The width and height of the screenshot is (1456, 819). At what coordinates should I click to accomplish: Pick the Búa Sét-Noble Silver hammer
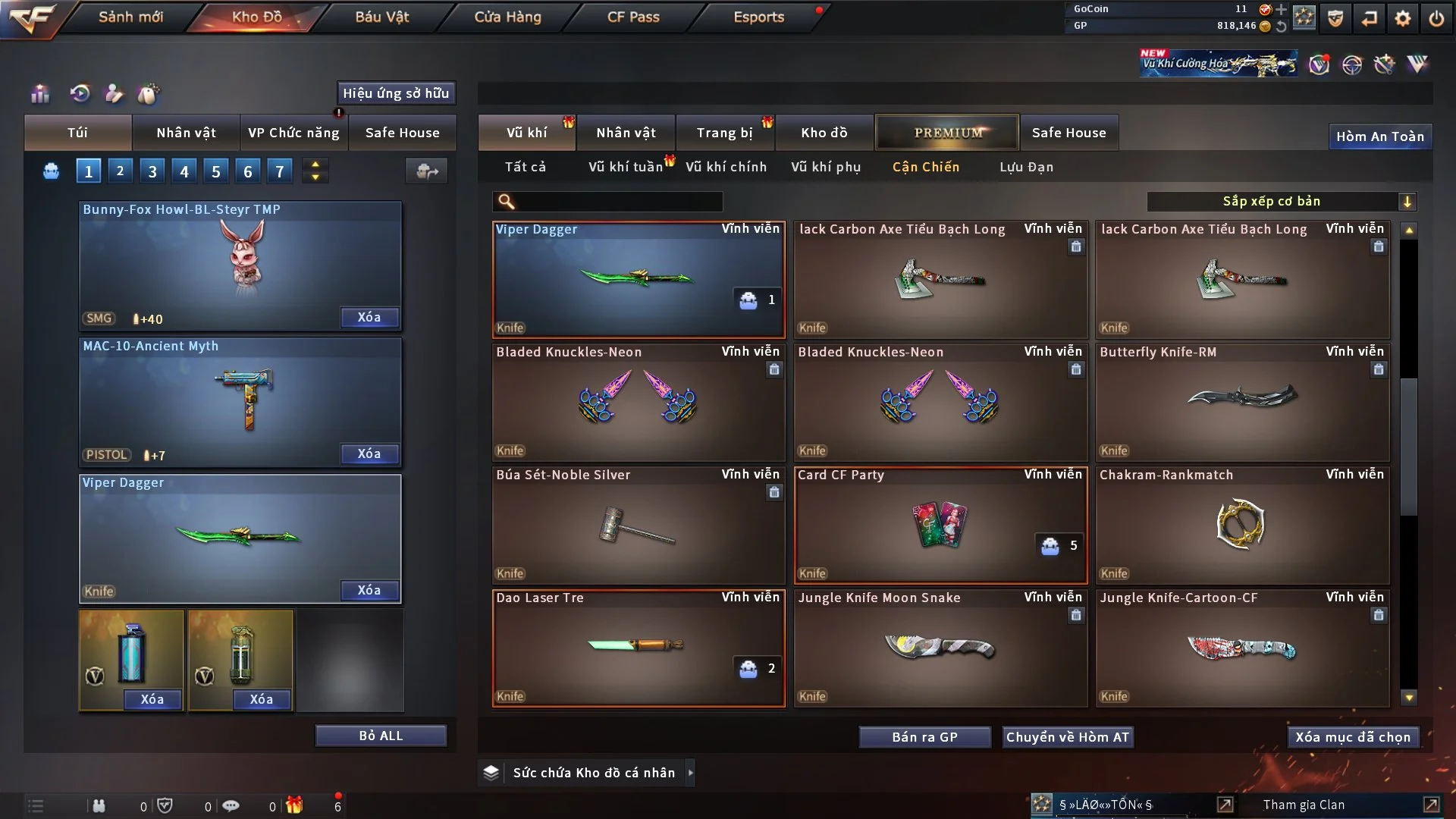click(638, 525)
